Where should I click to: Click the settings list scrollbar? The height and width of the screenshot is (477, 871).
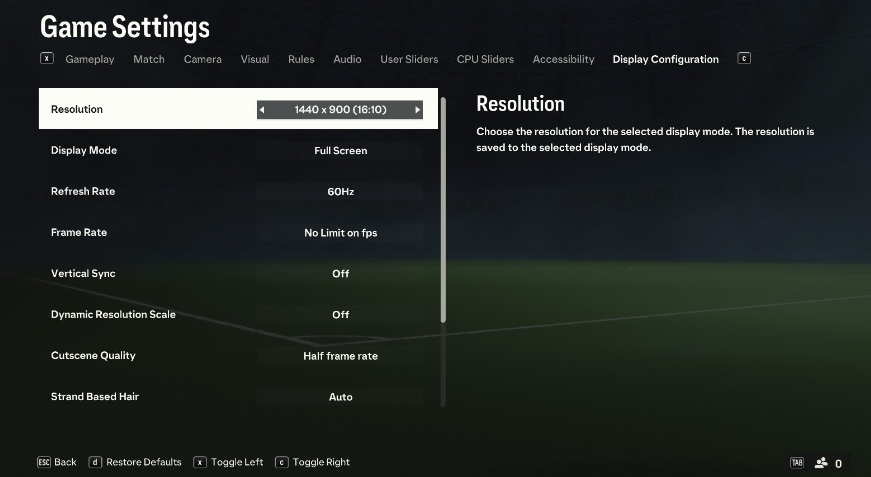point(443,210)
